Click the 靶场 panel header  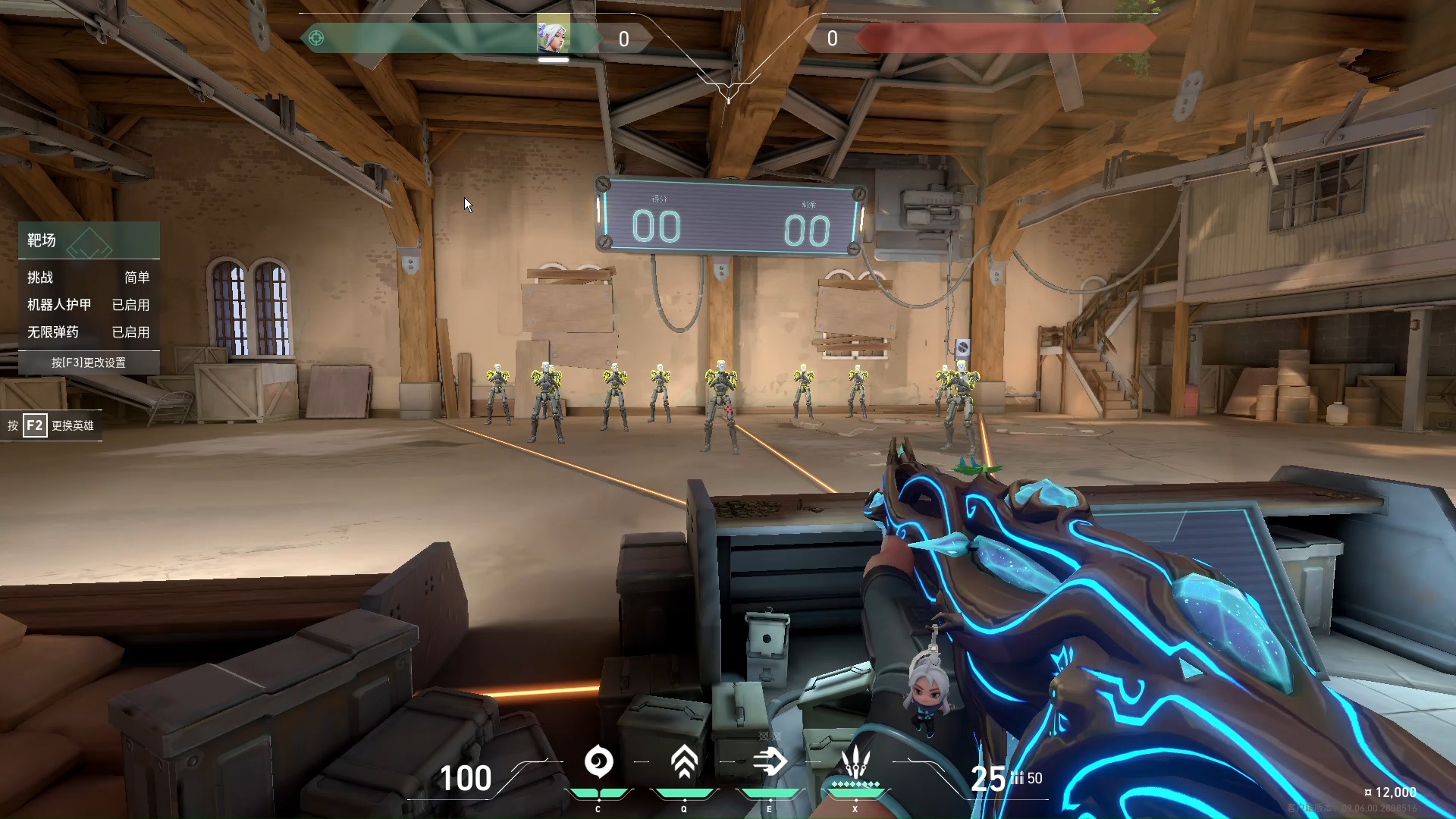coord(89,240)
